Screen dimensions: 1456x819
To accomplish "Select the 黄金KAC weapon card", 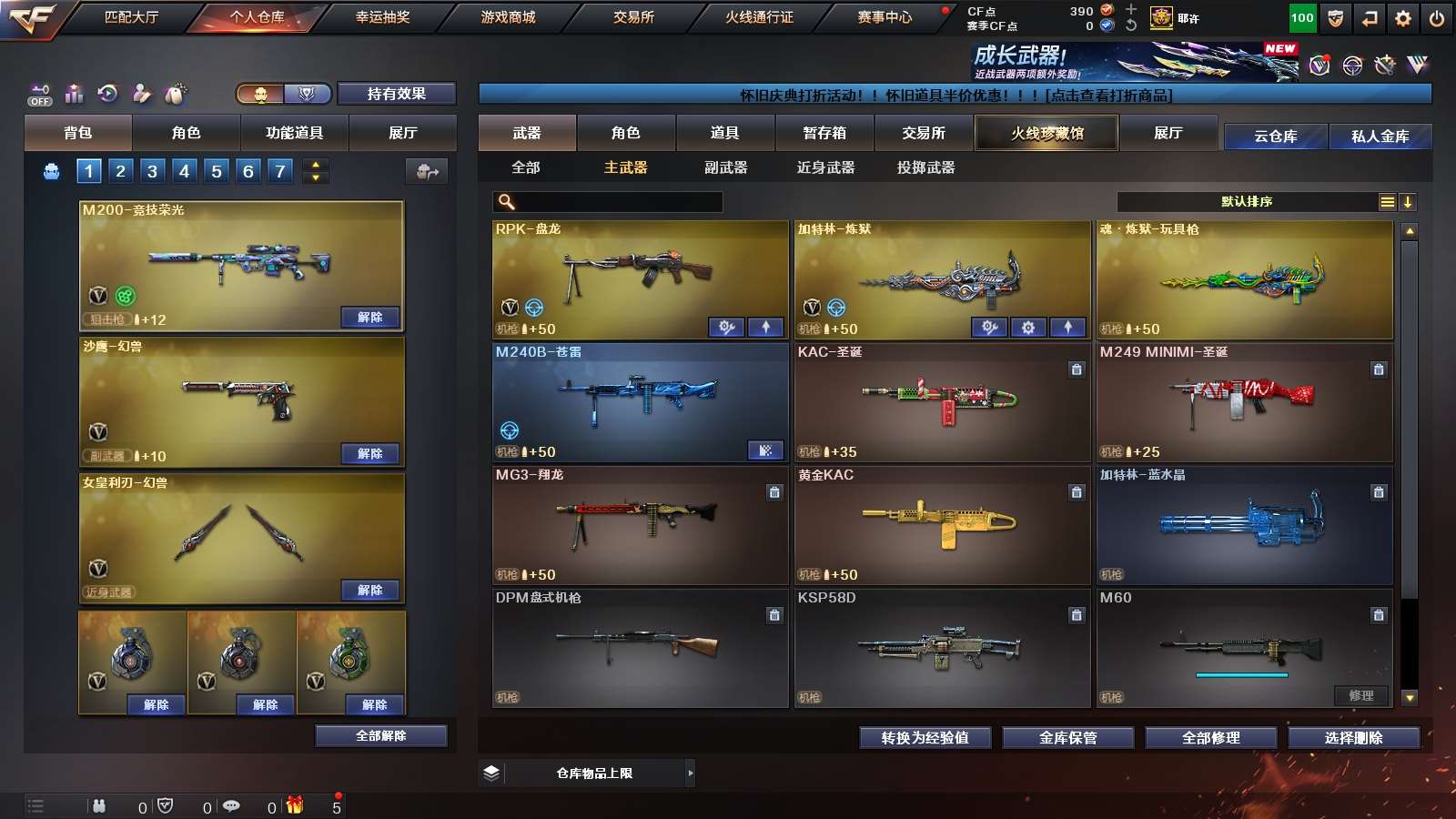I will 942,524.
